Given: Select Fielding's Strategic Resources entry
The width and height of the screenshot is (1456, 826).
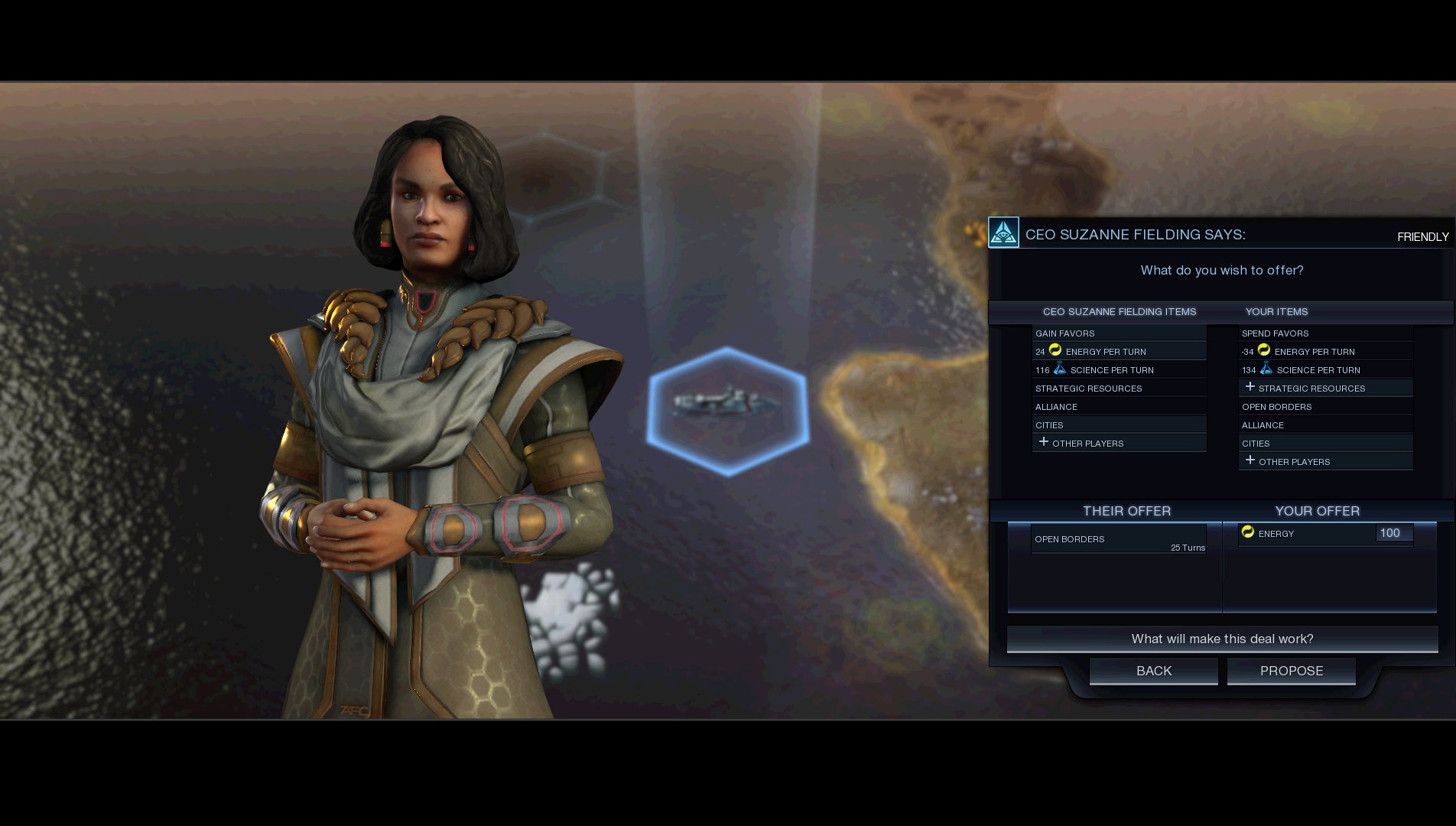Looking at the screenshot, I should (1118, 389).
